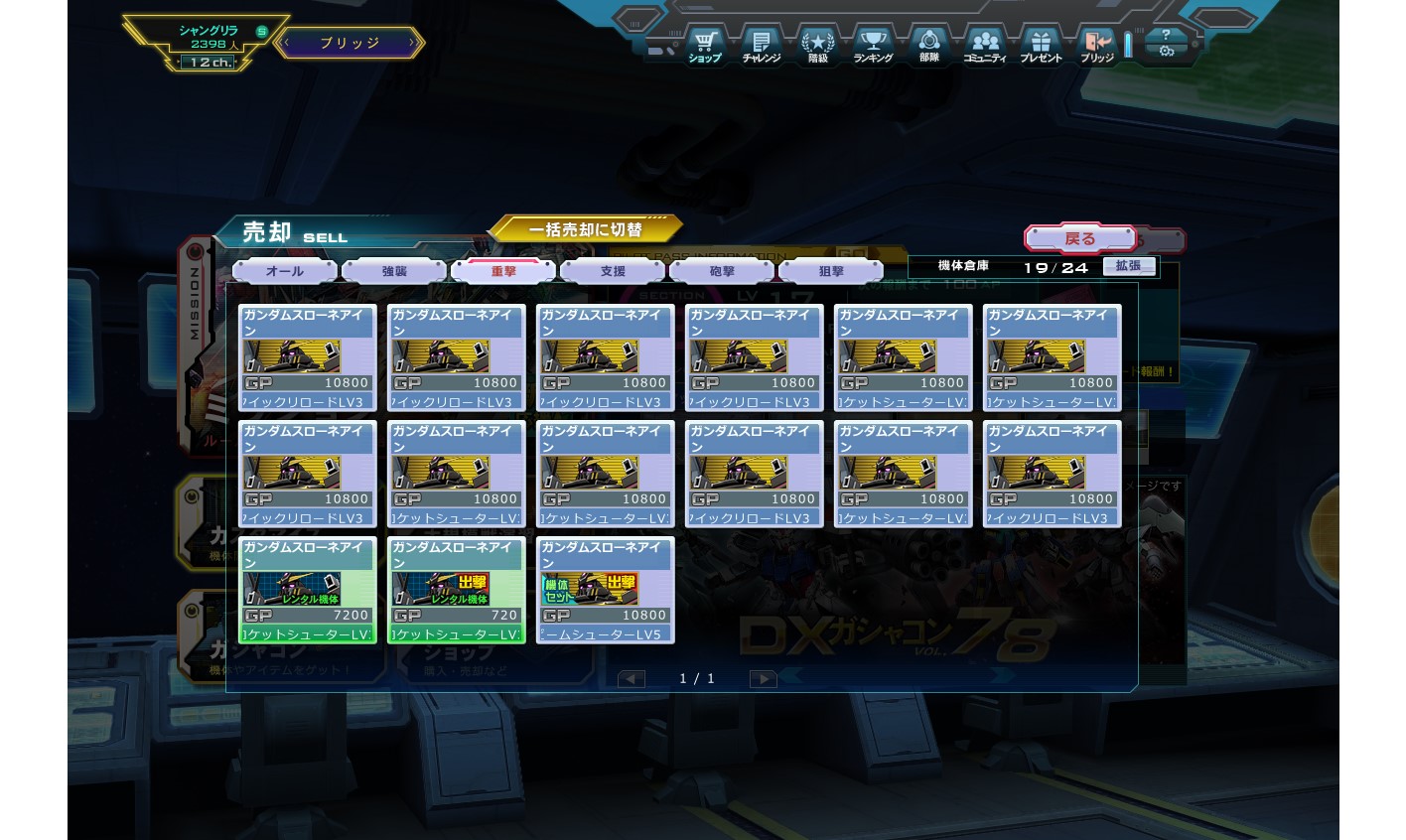Return to ブリッジ via top bar exit icon

[x=1097, y=46]
